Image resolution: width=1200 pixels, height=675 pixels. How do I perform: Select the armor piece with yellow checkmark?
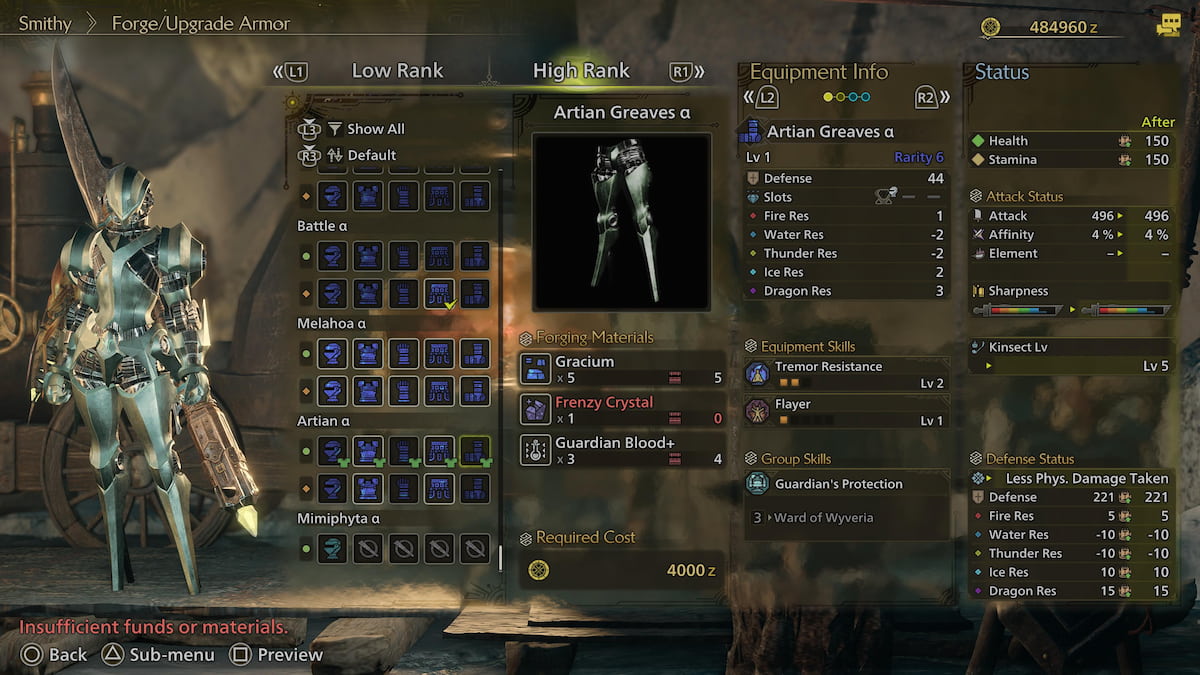[440, 292]
